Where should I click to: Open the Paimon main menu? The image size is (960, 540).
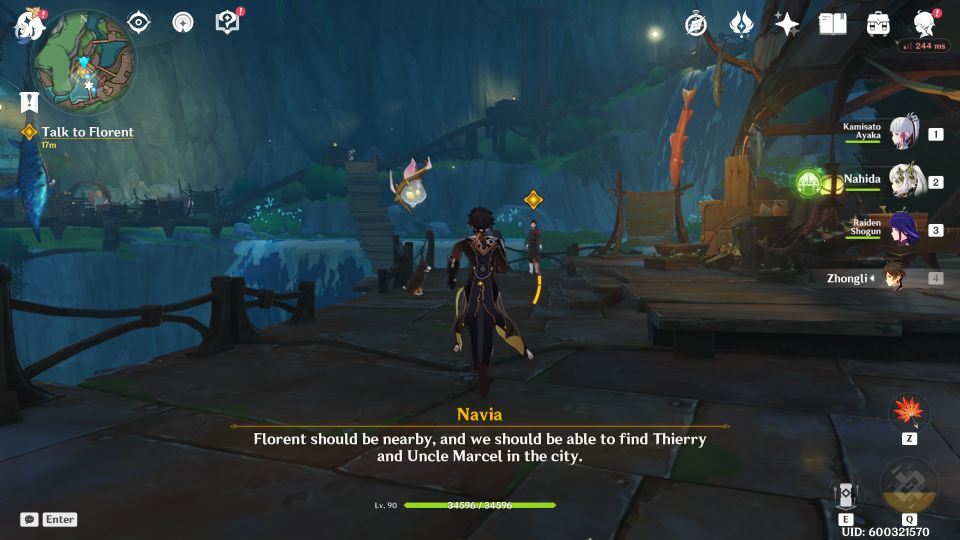[29, 24]
